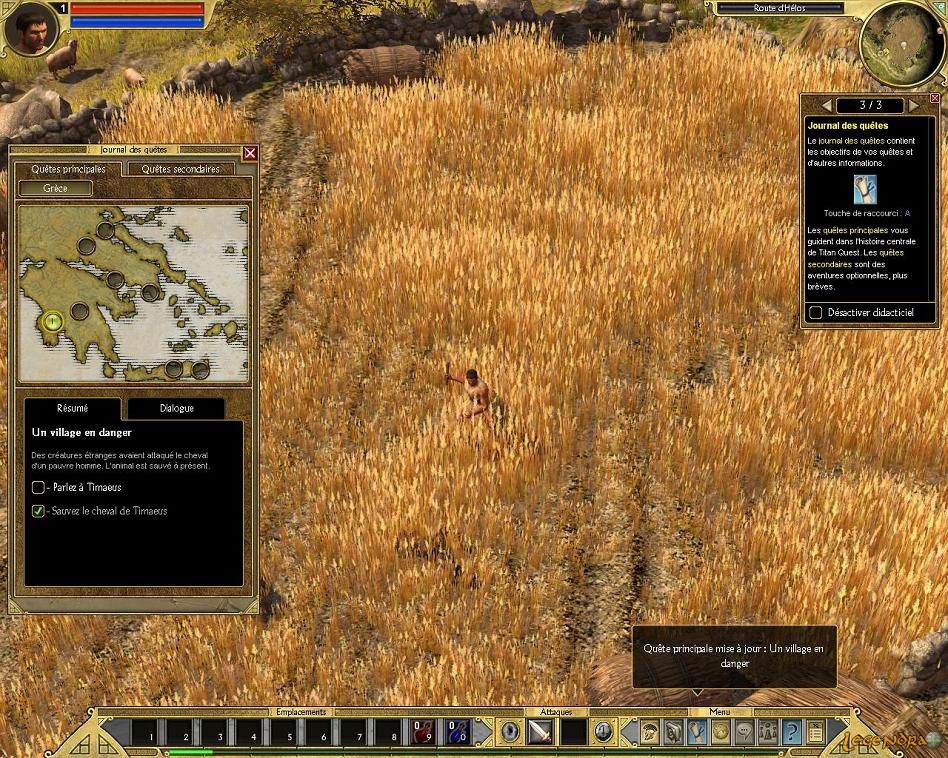
Task: Select the highlighted yellow quest marker on the map
Action: pos(53,321)
